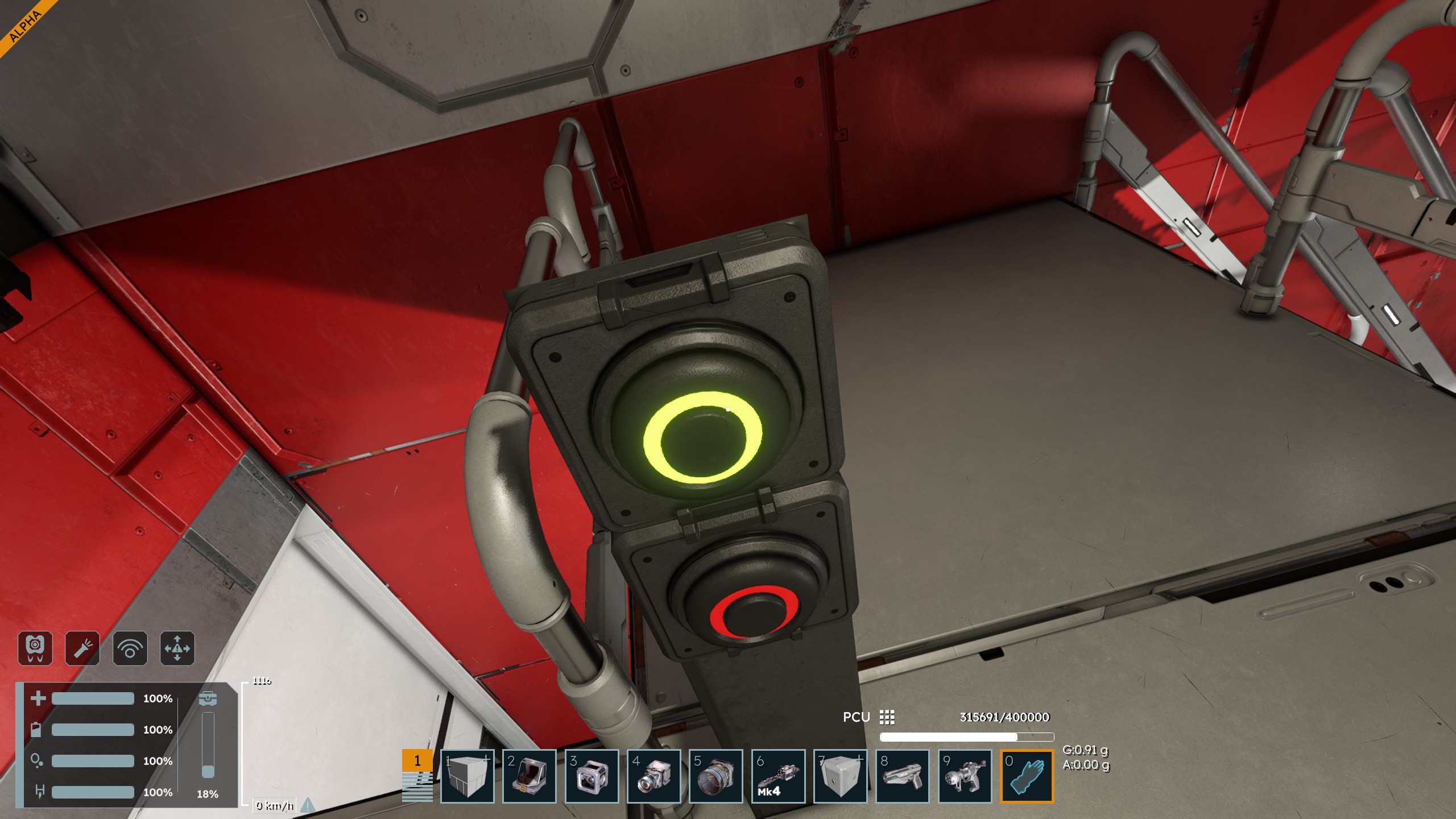The height and width of the screenshot is (819, 1456).
Task: Toggle the flashlight icon
Action: (x=82, y=648)
